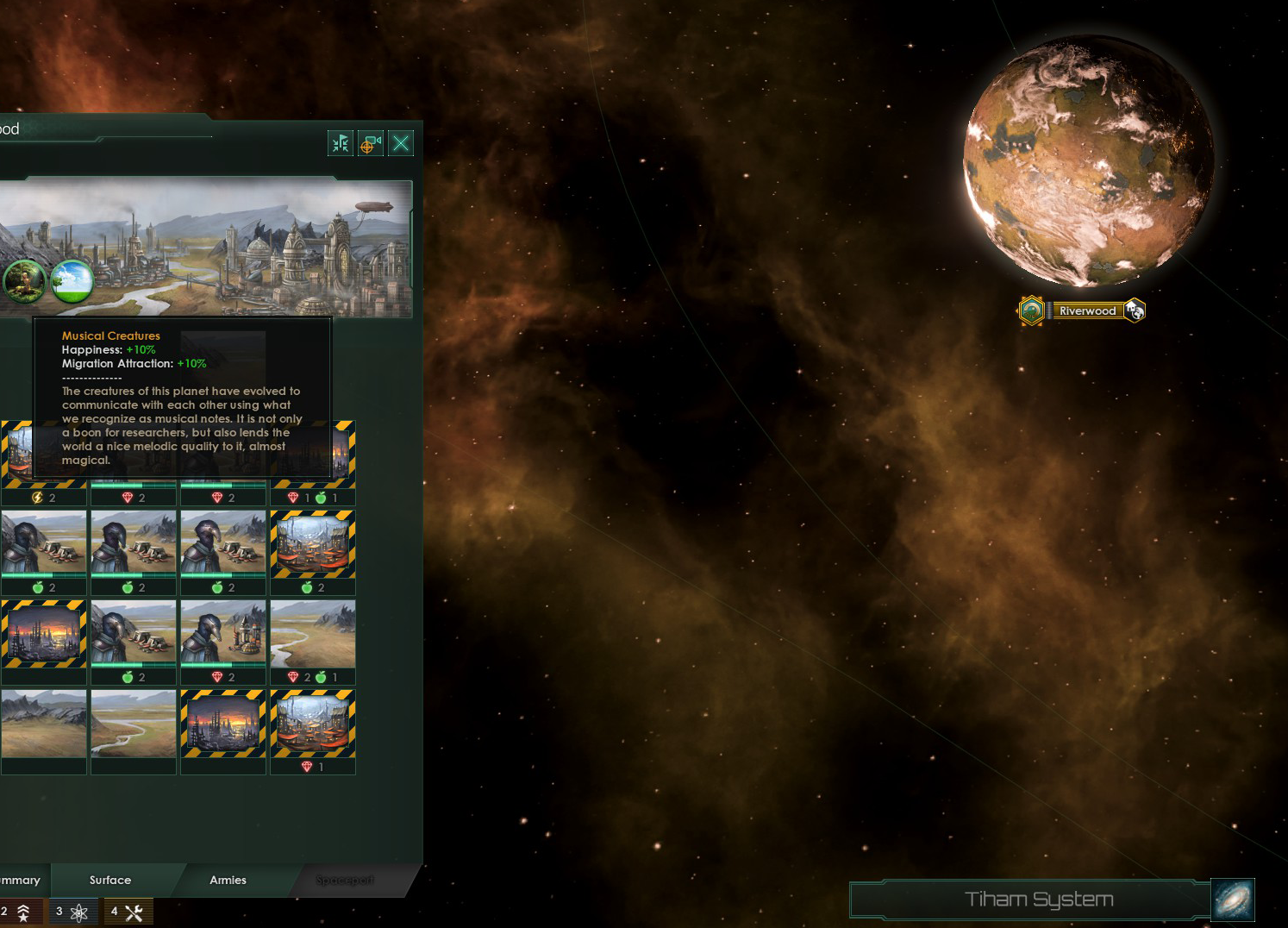Select outliner group 2 with rank icon
Image resolution: width=1288 pixels, height=928 pixels.
(17, 912)
